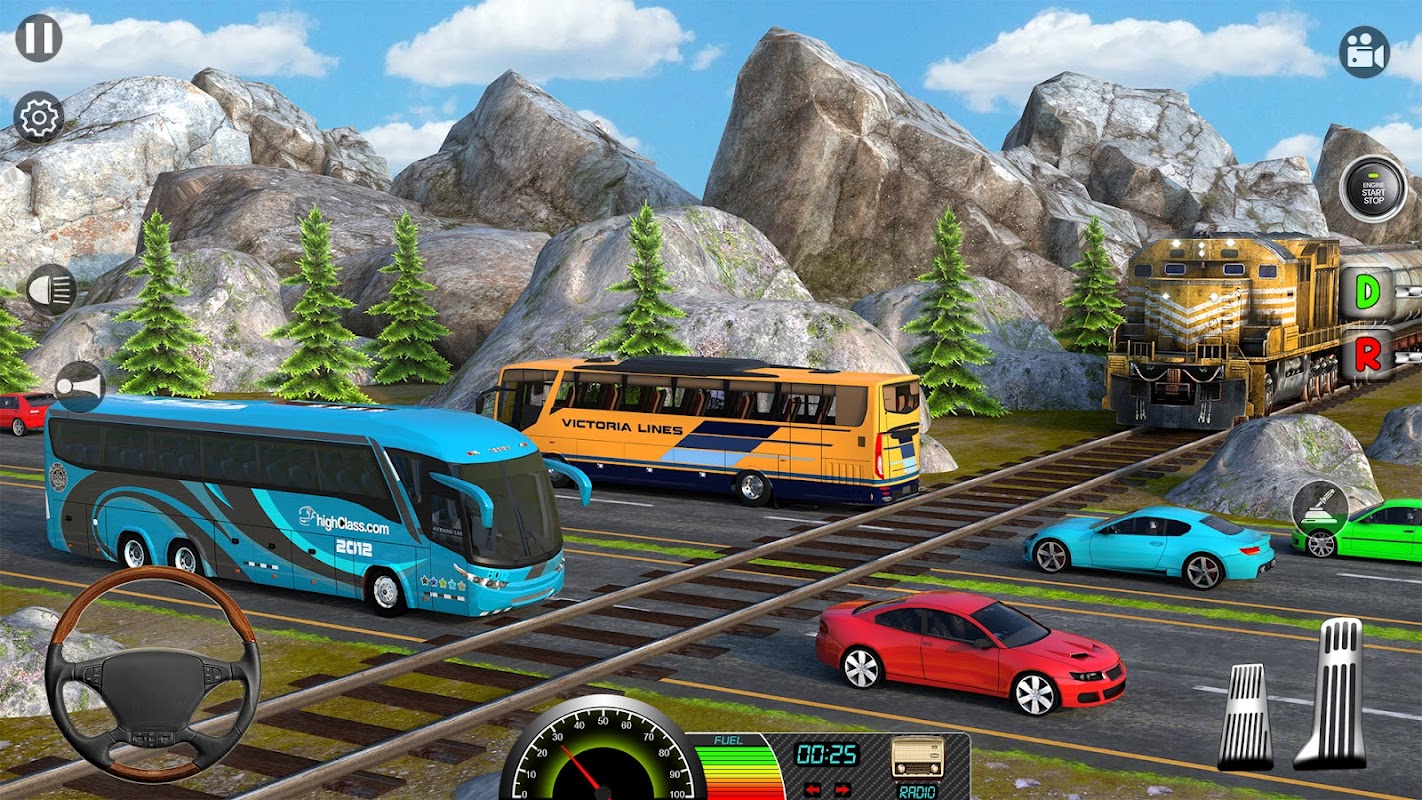Turn on the Radio

coord(918,757)
